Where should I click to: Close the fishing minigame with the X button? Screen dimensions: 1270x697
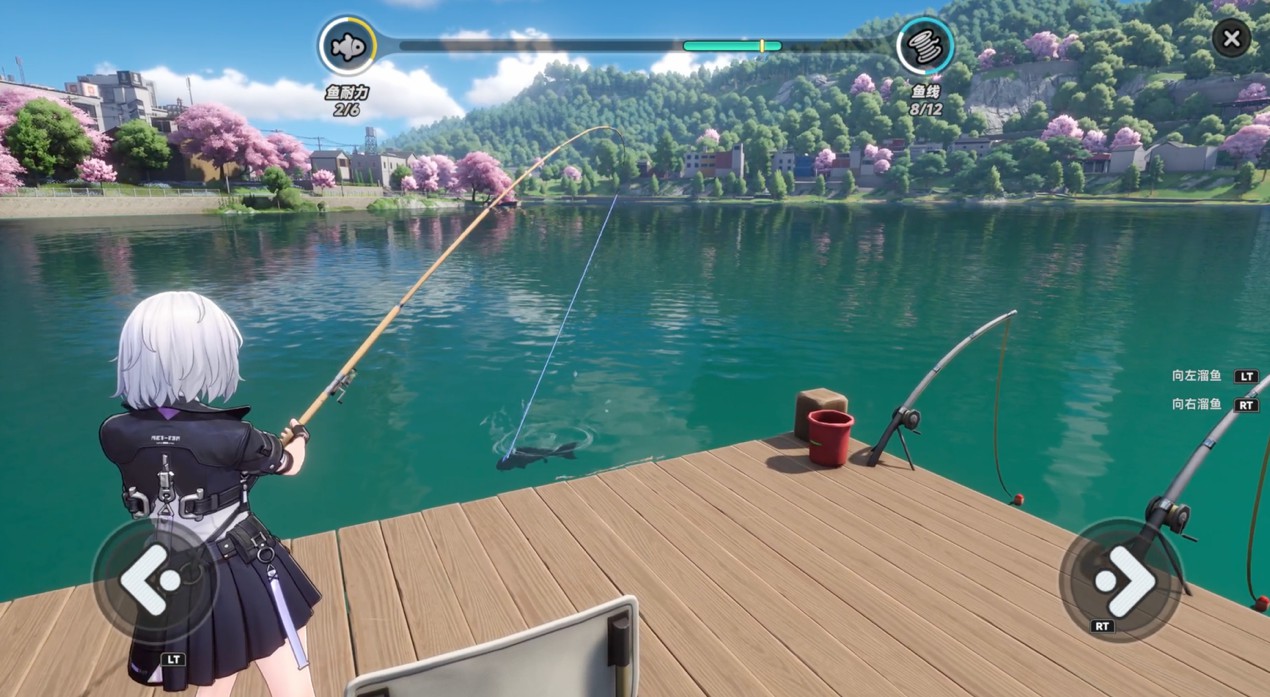[1231, 39]
